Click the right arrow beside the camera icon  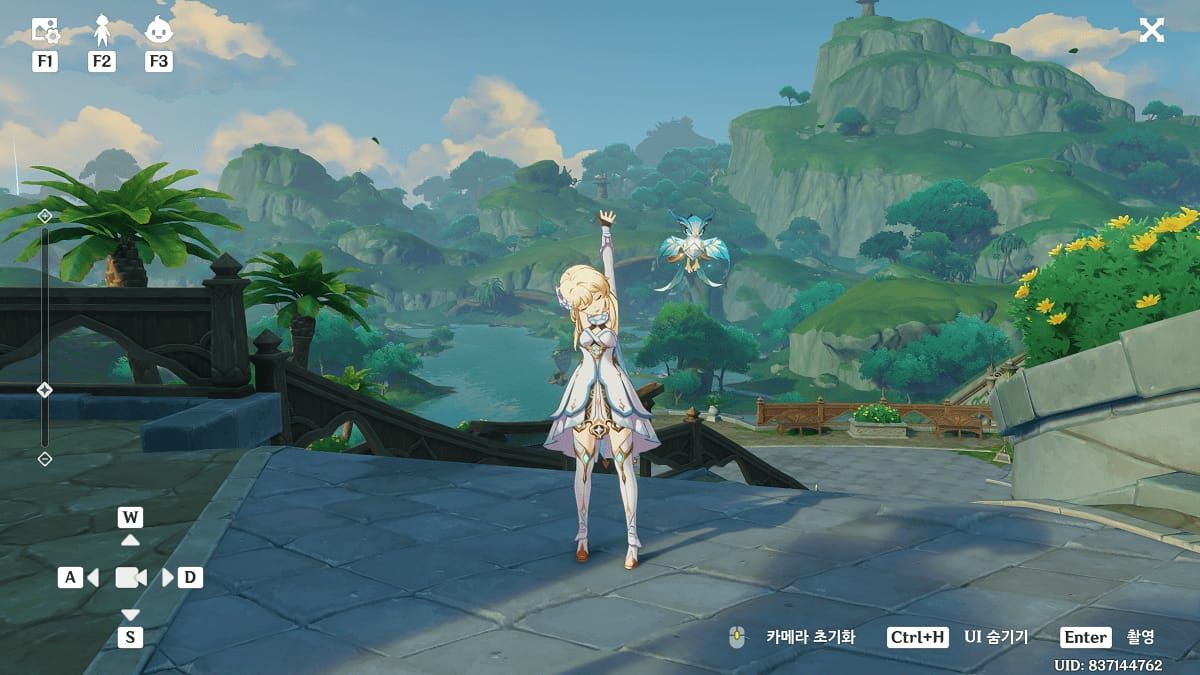pos(167,577)
